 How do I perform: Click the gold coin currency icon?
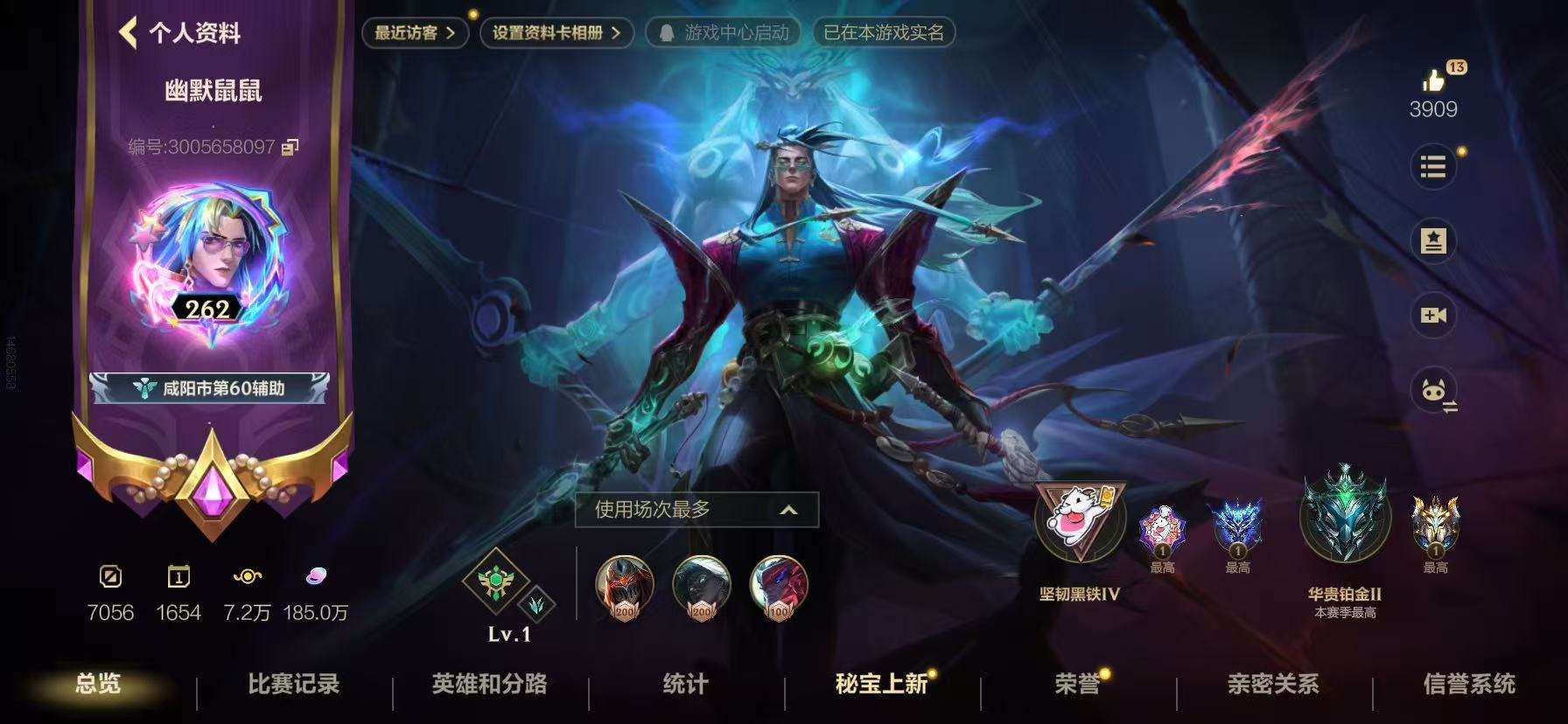tap(248, 575)
